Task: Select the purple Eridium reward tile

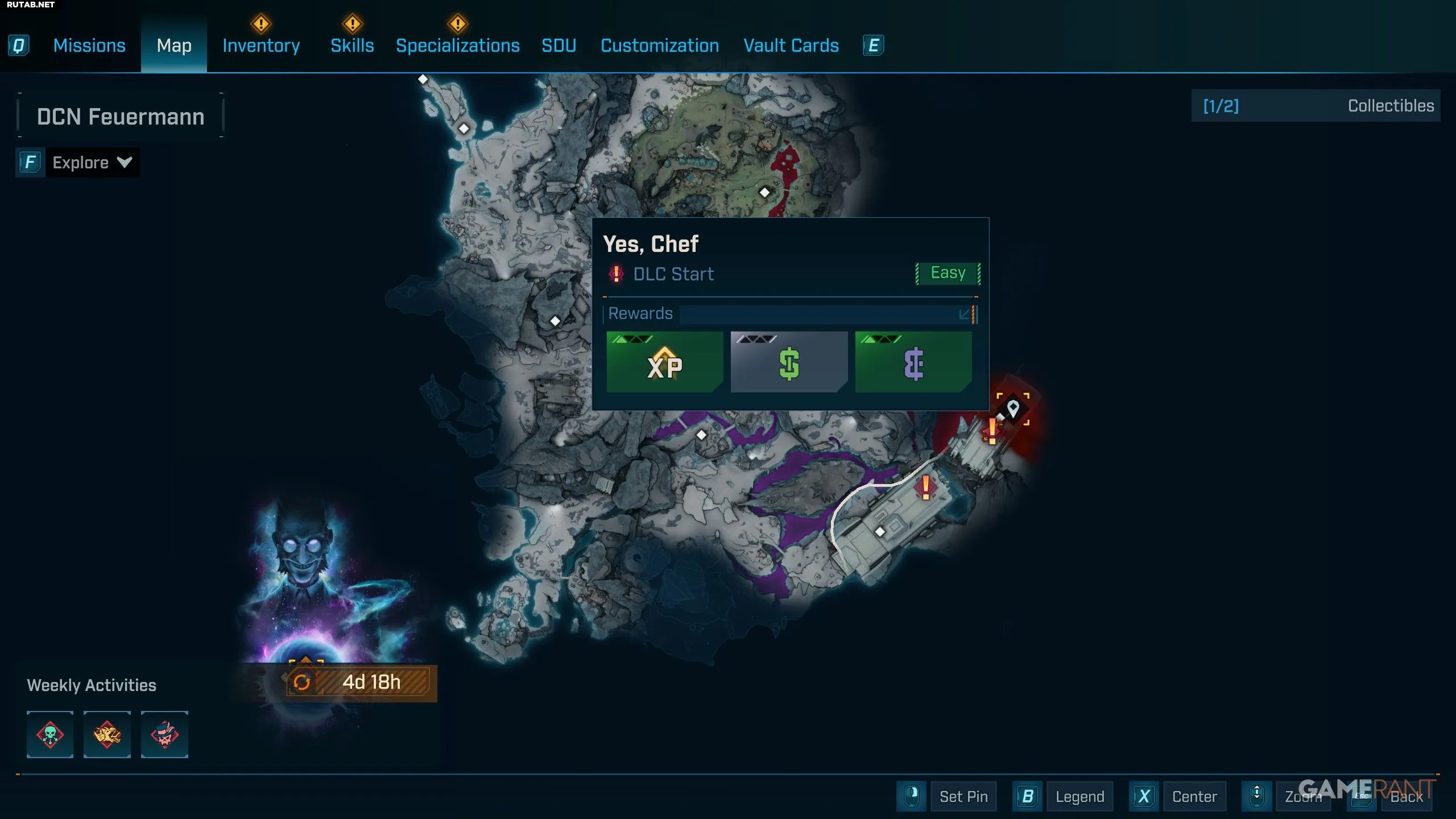Action: point(913,362)
